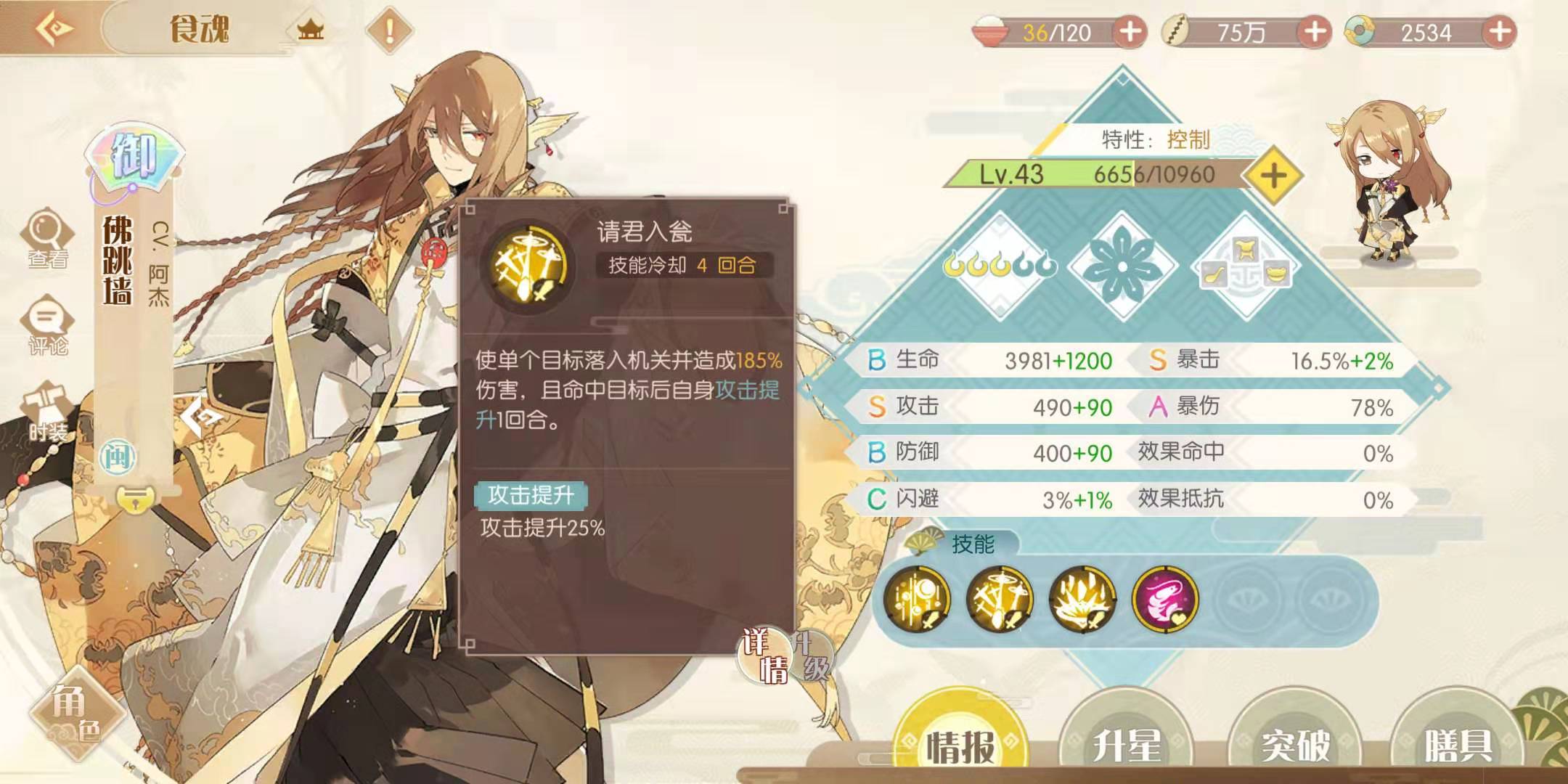
Task: Add more stamina with the rice bowl plus
Action: click(x=1130, y=32)
